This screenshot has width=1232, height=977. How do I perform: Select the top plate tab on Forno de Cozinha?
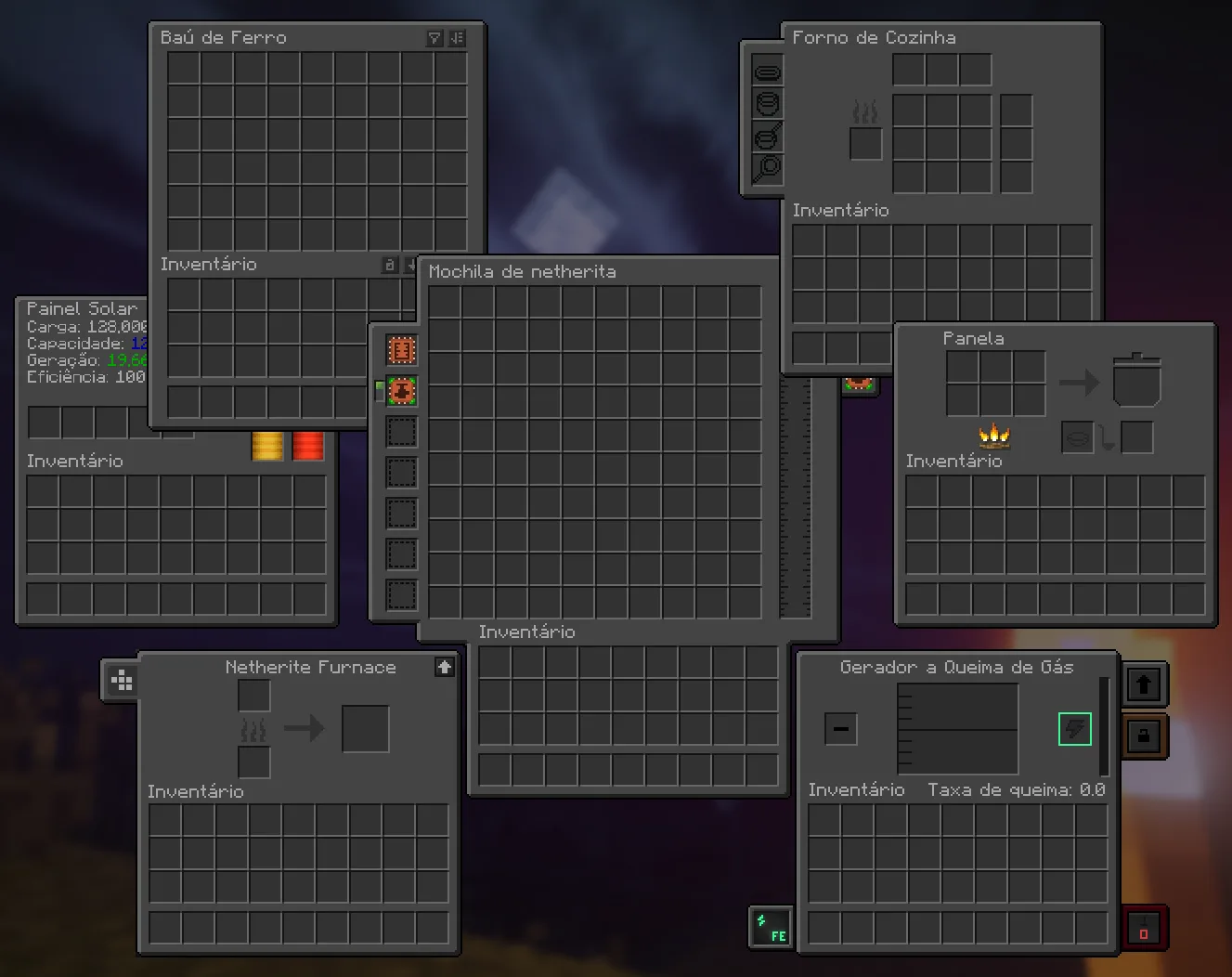(x=768, y=72)
